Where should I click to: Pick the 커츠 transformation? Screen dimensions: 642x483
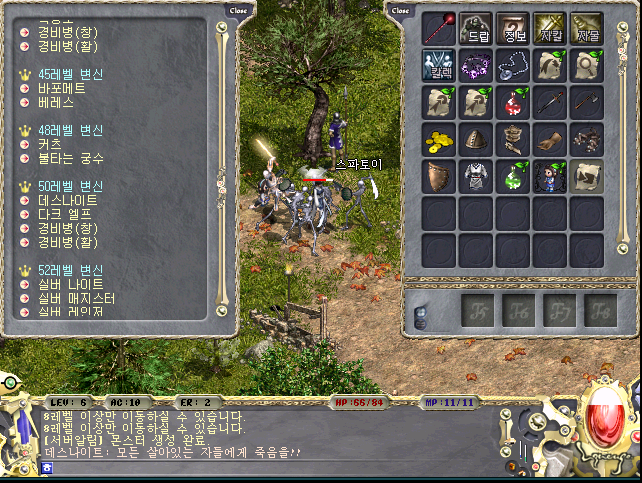(x=50, y=144)
